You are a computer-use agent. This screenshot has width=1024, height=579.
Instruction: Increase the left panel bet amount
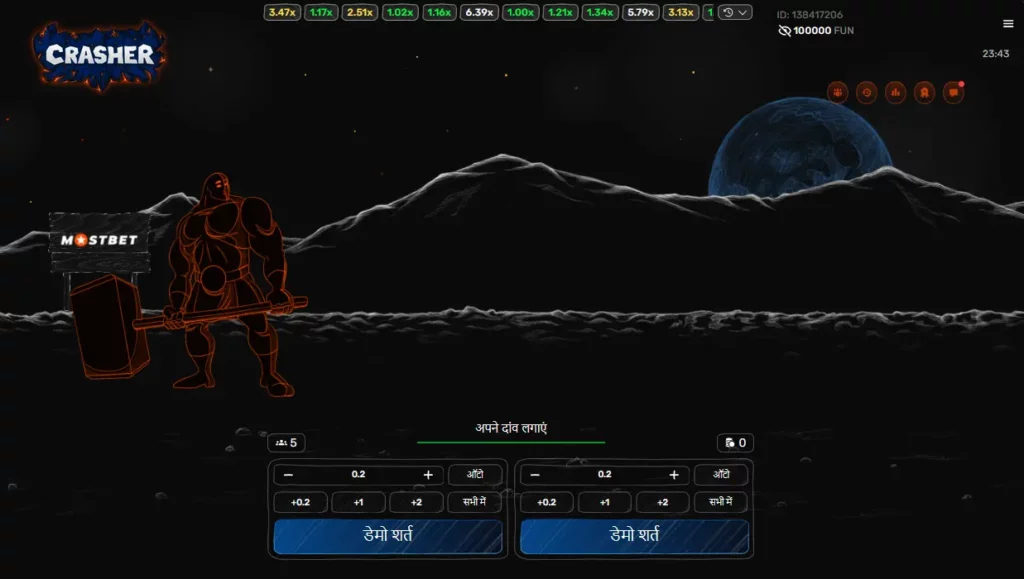pyautogui.click(x=428, y=475)
